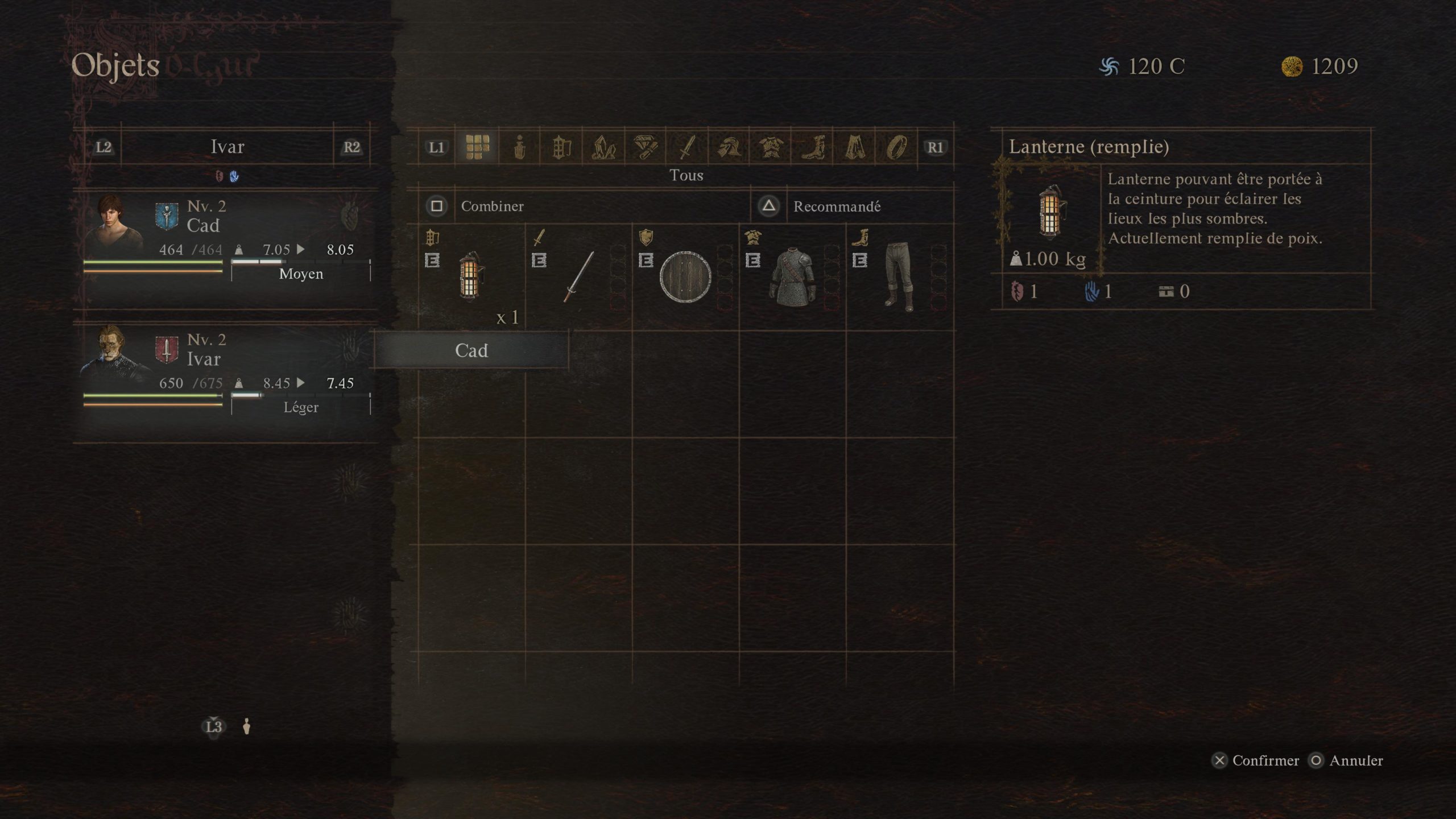Open the diamond and scroll valuables tab
This screenshot has width=1456, height=819.
[x=646, y=148]
